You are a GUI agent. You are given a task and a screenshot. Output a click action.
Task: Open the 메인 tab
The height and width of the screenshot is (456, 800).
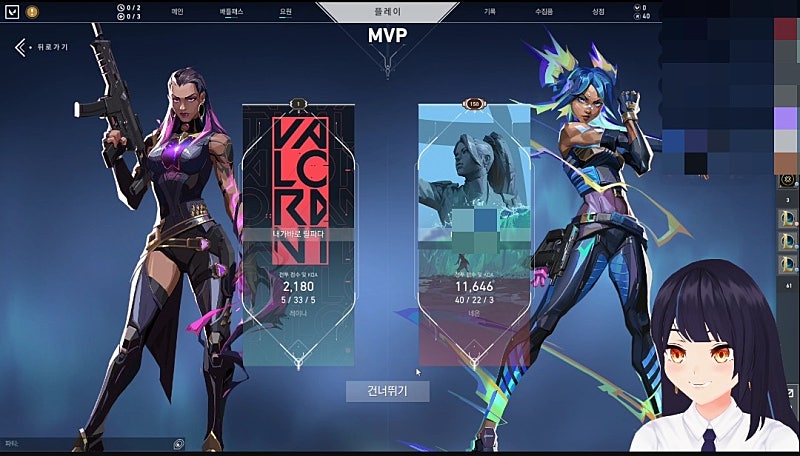pyautogui.click(x=177, y=12)
